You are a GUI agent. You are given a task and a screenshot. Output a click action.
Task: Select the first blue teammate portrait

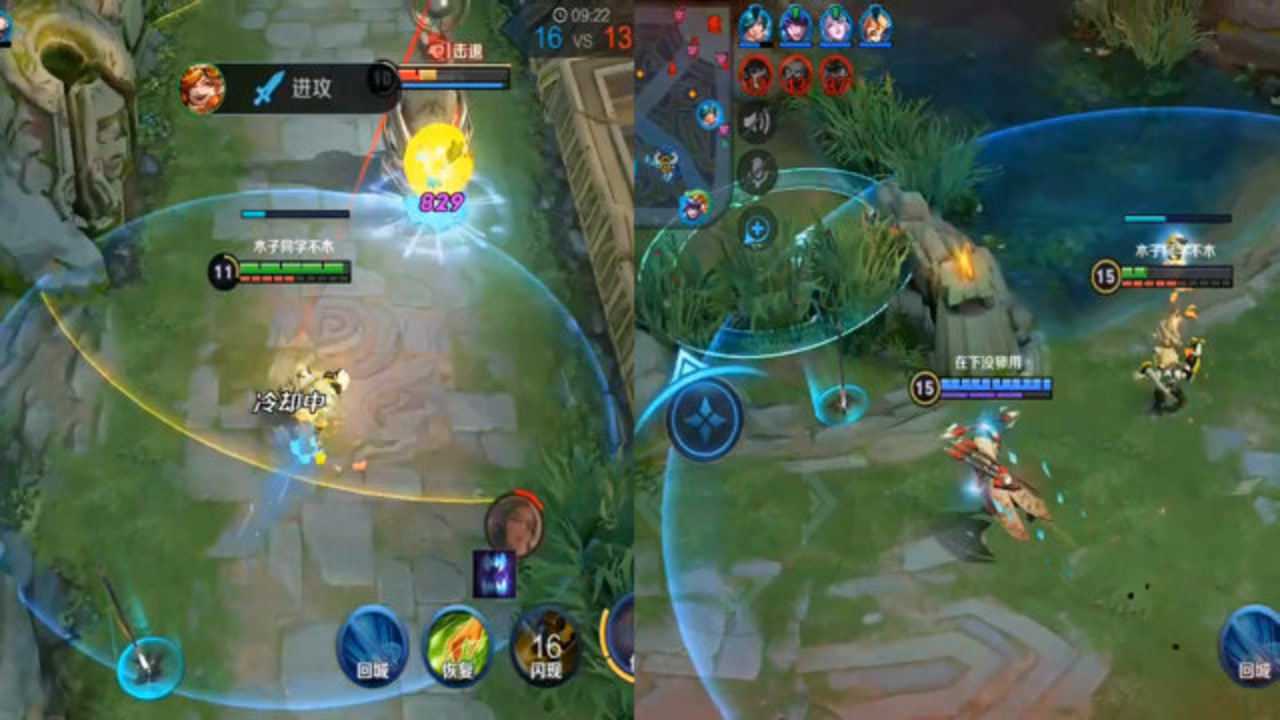tap(755, 25)
